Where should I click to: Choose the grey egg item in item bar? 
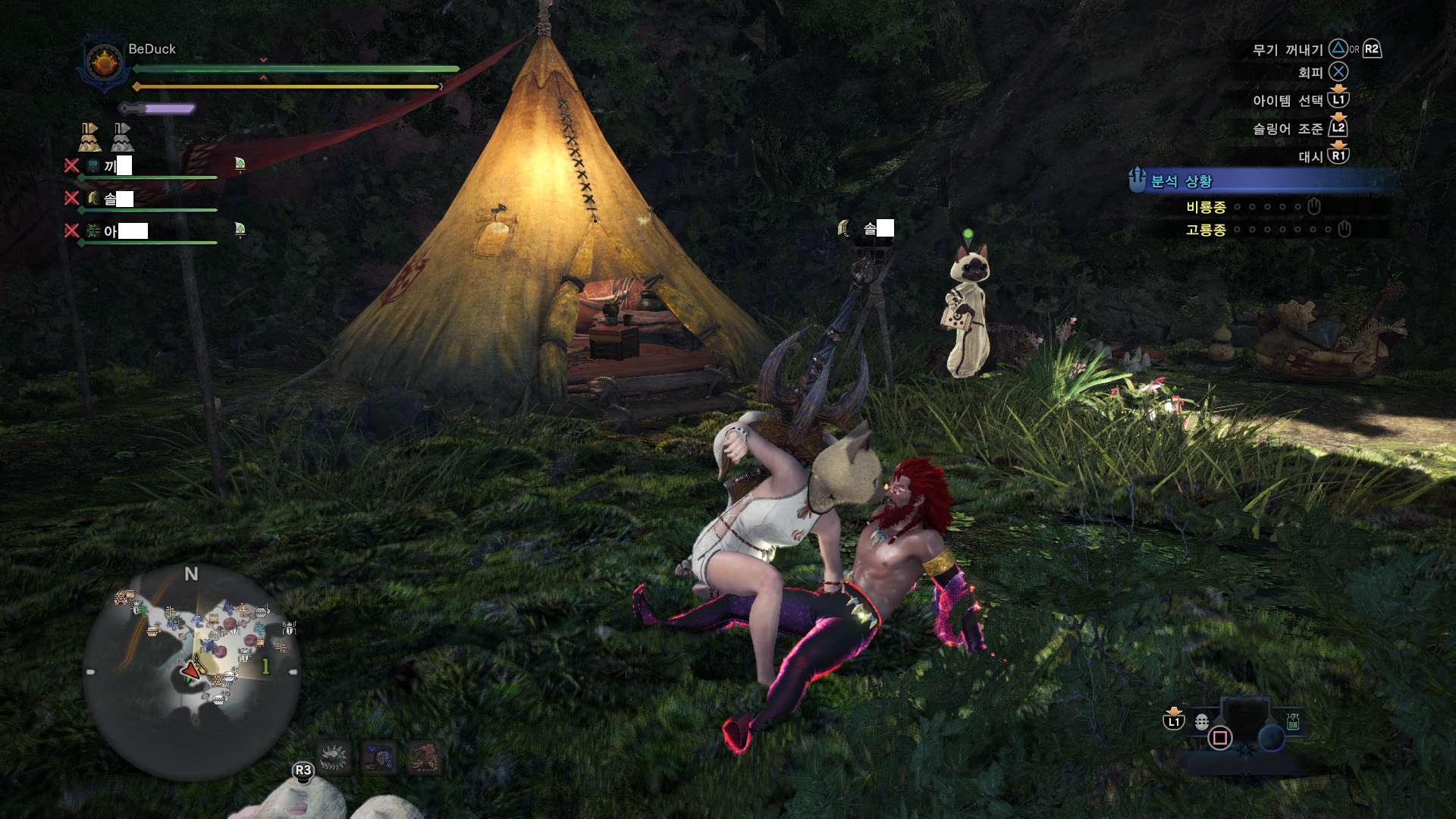[x=1202, y=722]
